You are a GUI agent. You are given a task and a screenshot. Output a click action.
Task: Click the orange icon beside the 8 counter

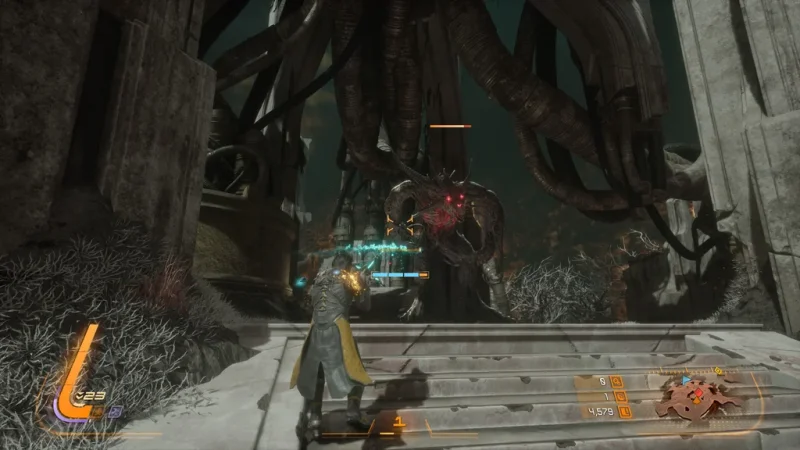click(618, 381)
